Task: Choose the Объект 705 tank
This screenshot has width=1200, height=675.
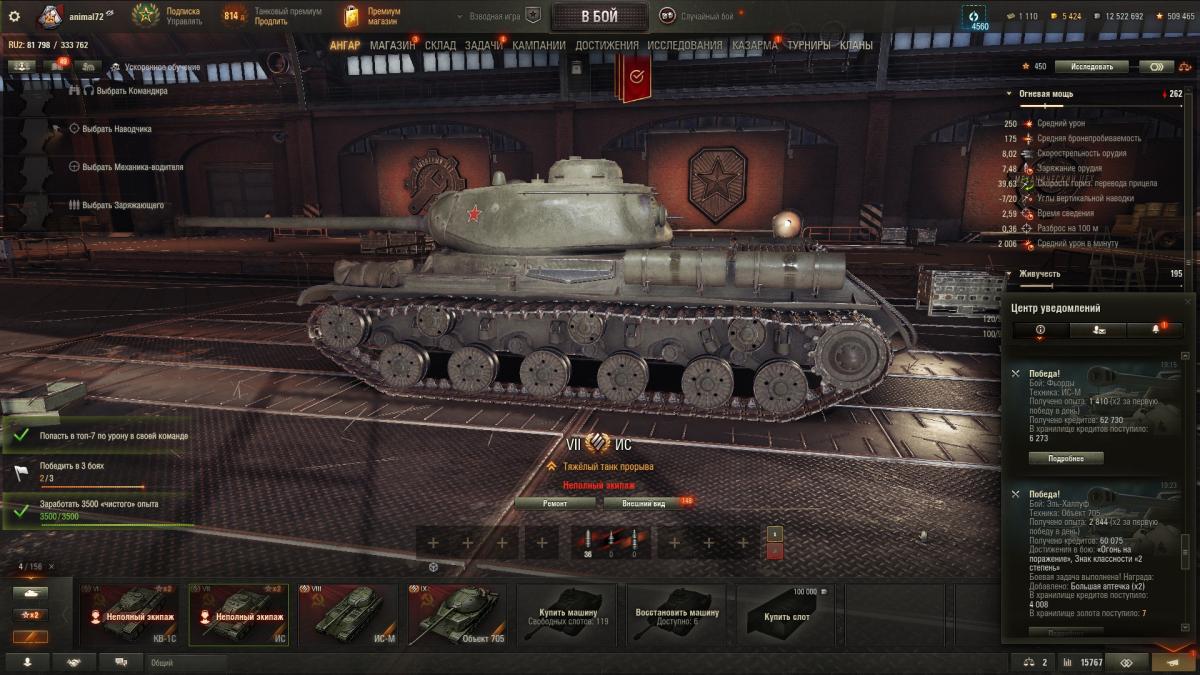Action: (x=458, y=615)
